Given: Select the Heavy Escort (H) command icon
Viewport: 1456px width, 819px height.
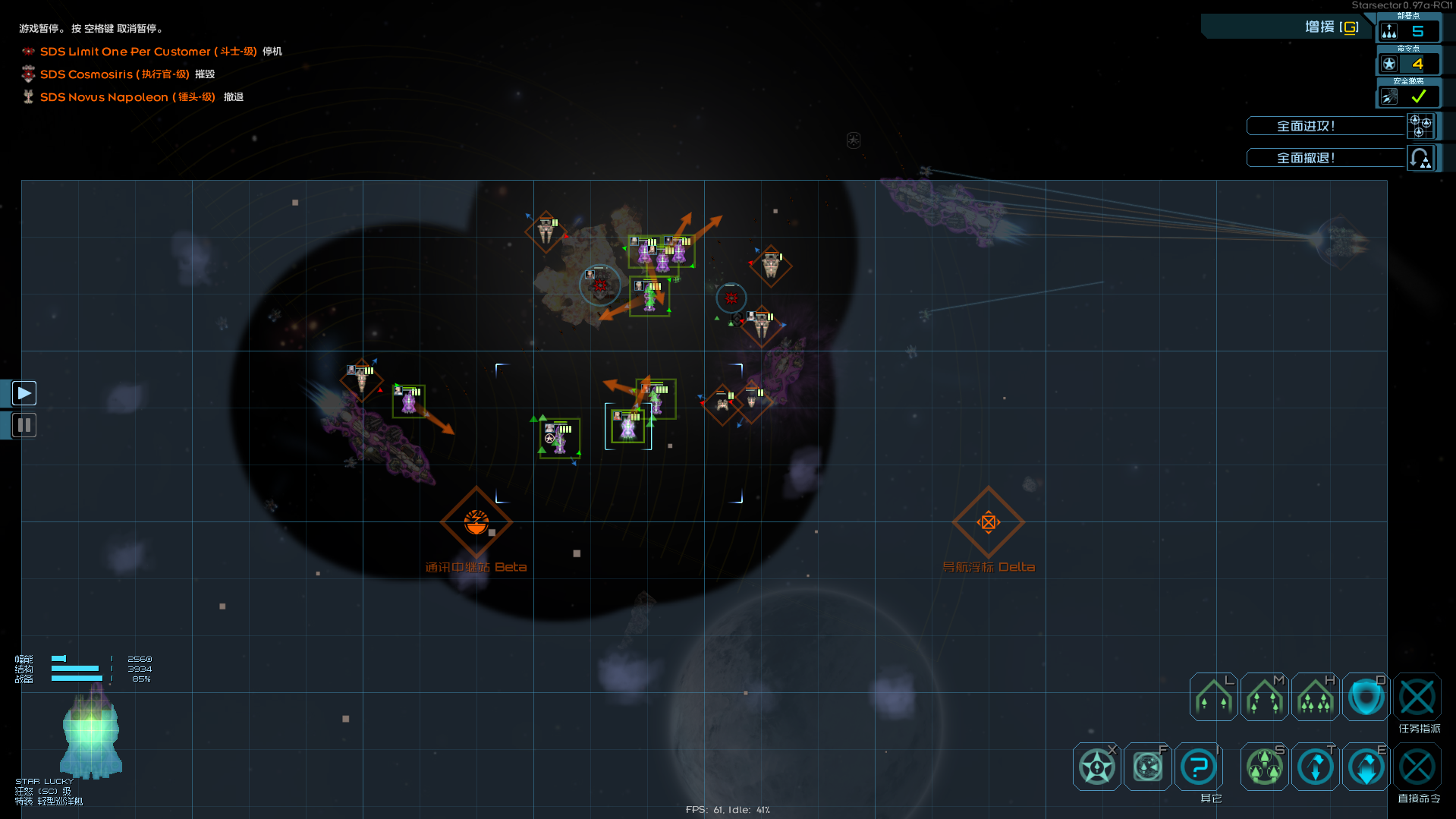Looking at the screenshot, I should (1315, 696).
